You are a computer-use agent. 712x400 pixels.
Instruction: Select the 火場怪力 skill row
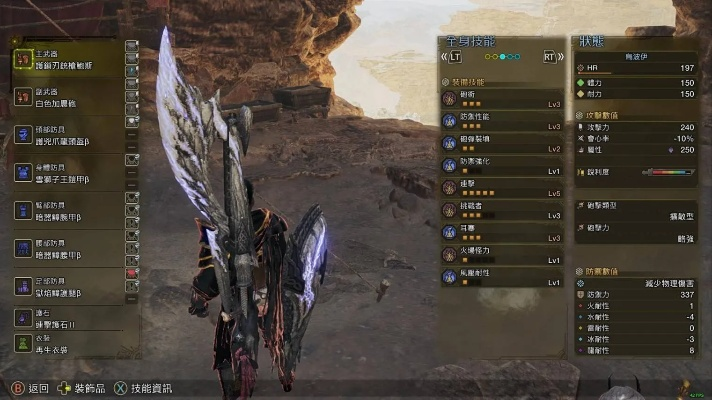(500, 255)
